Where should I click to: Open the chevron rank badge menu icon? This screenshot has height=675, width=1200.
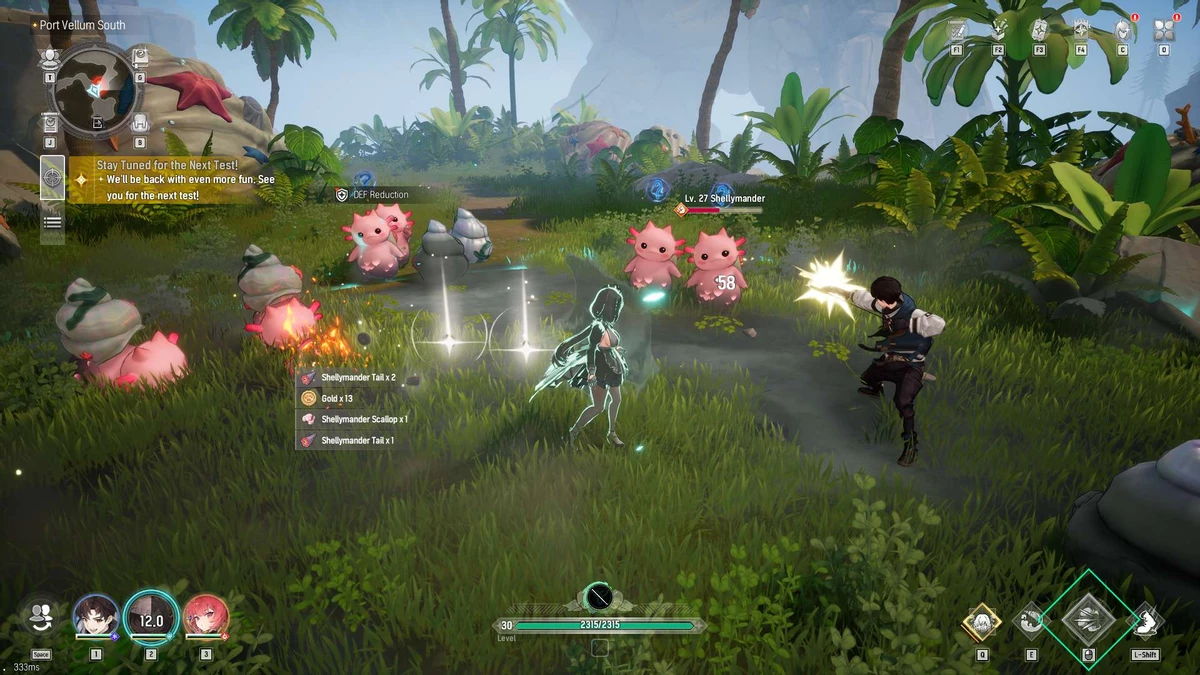(x=998, y=30)
